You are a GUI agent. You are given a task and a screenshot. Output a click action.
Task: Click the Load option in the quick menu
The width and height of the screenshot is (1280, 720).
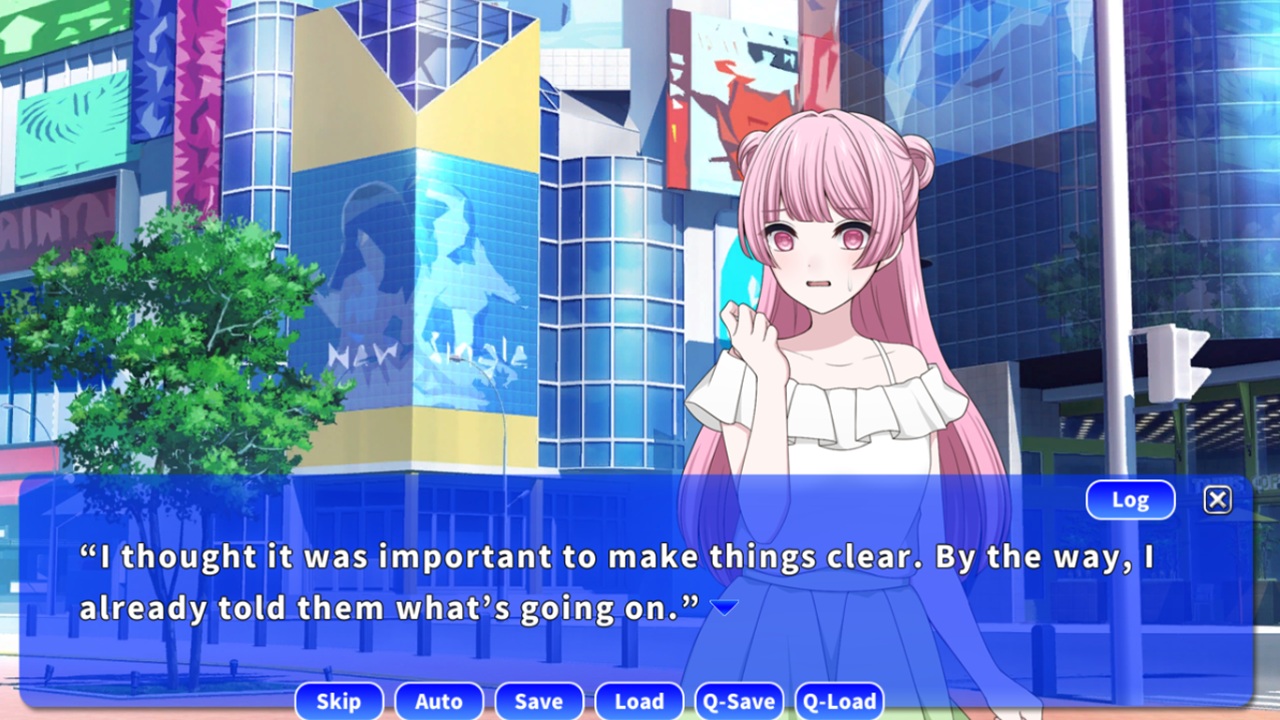(x=638, y=701)
